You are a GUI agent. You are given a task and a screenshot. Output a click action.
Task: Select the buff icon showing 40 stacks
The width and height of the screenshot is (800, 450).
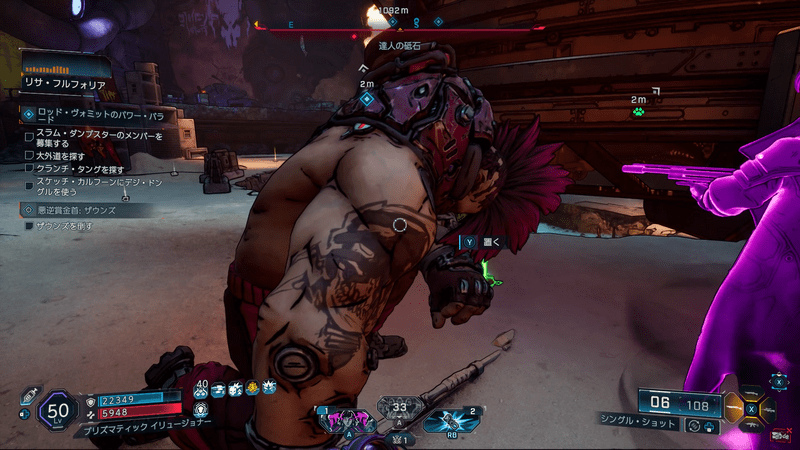pos(201,387)
